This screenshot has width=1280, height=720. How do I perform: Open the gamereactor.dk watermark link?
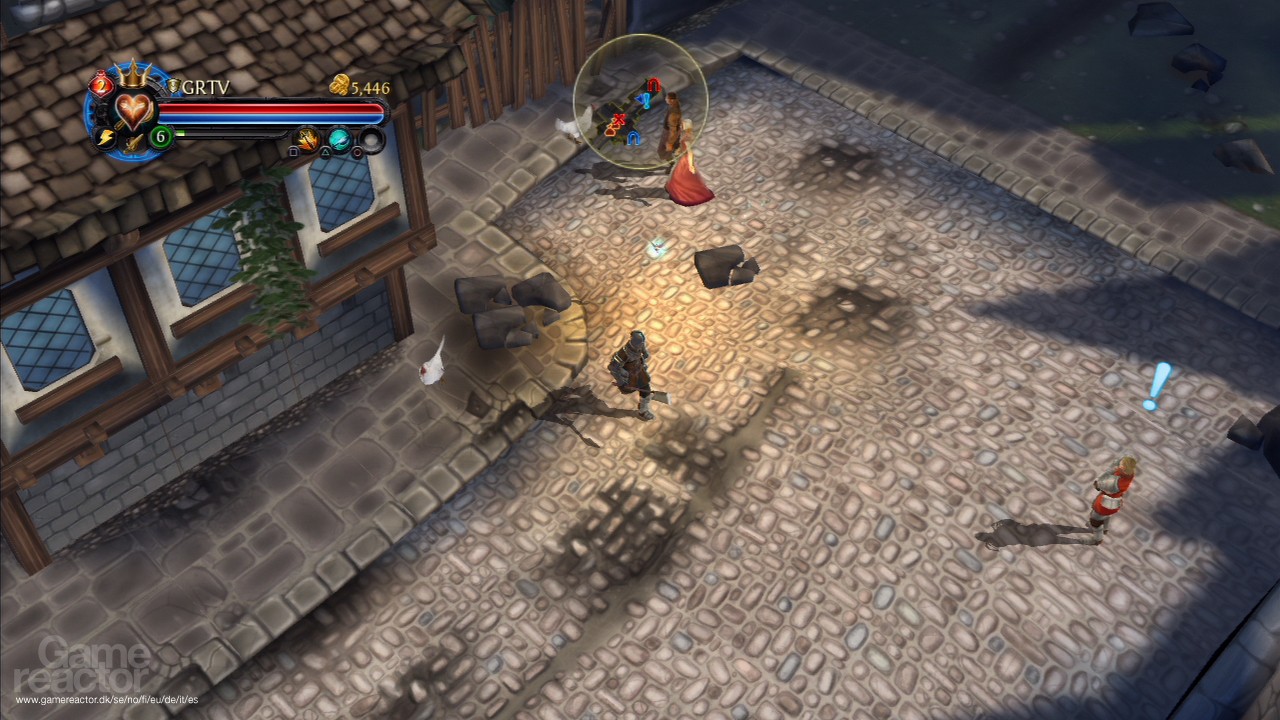107,699
